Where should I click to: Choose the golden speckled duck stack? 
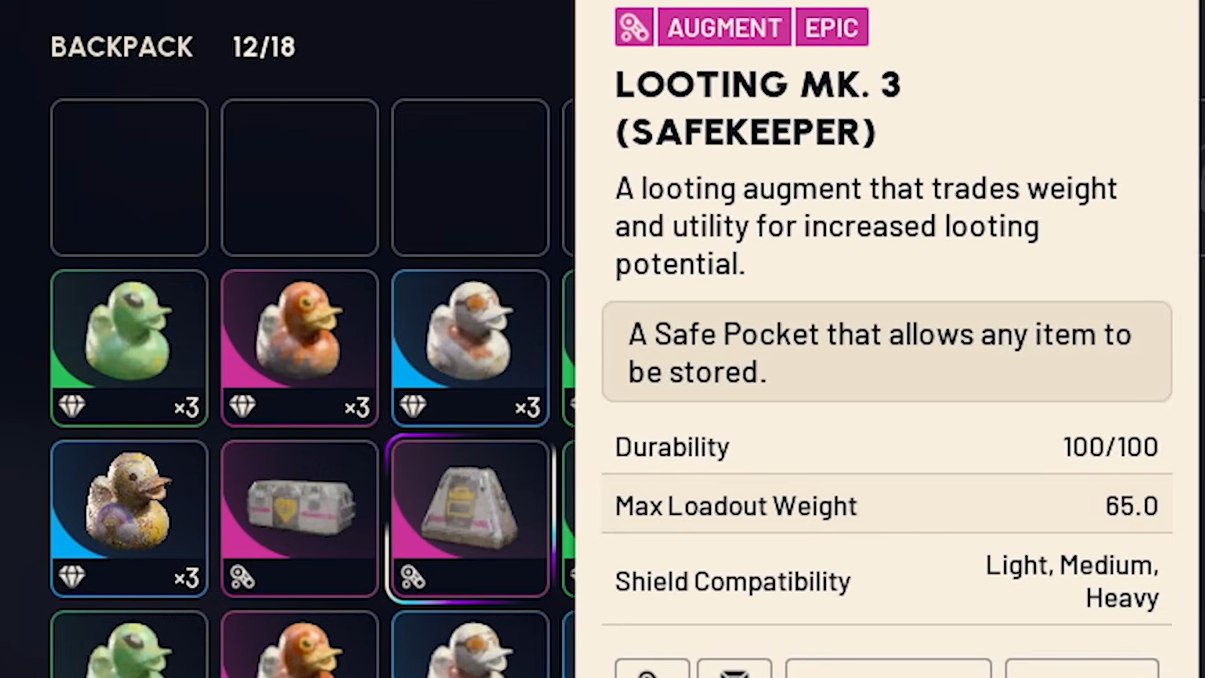coord(129,518)
